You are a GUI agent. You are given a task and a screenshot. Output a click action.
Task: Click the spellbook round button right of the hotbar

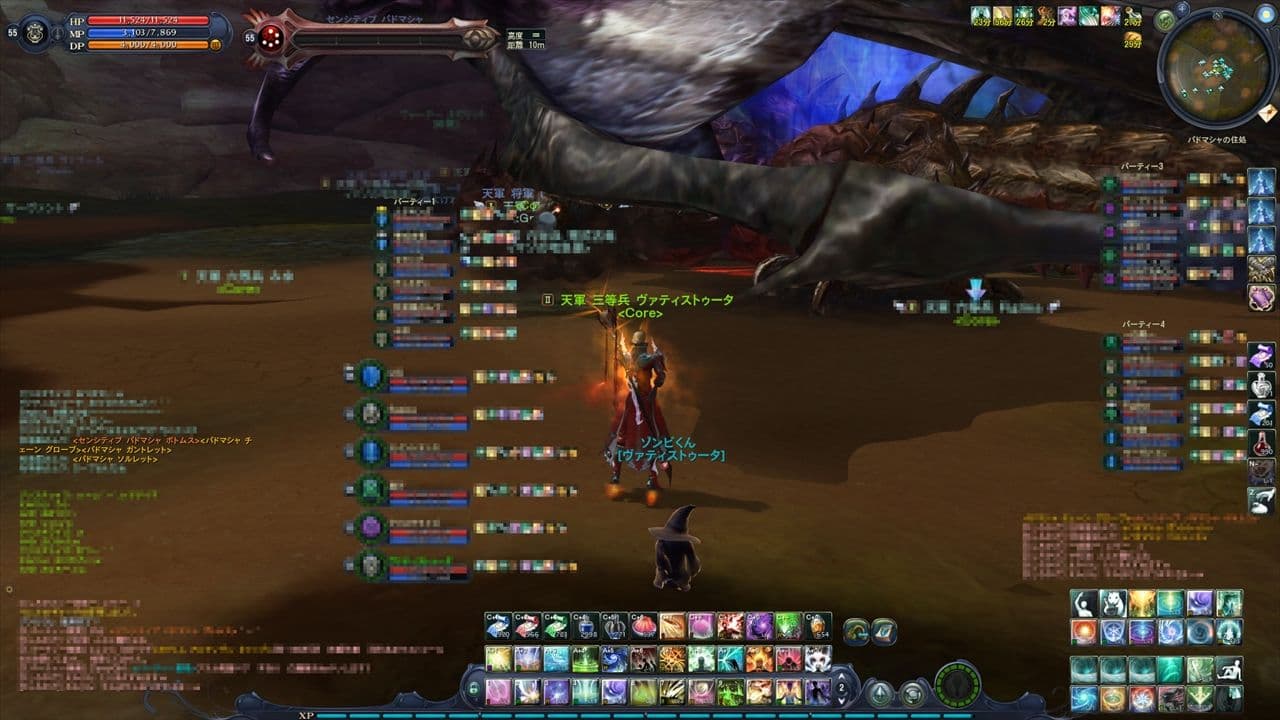tap(883, 631)
